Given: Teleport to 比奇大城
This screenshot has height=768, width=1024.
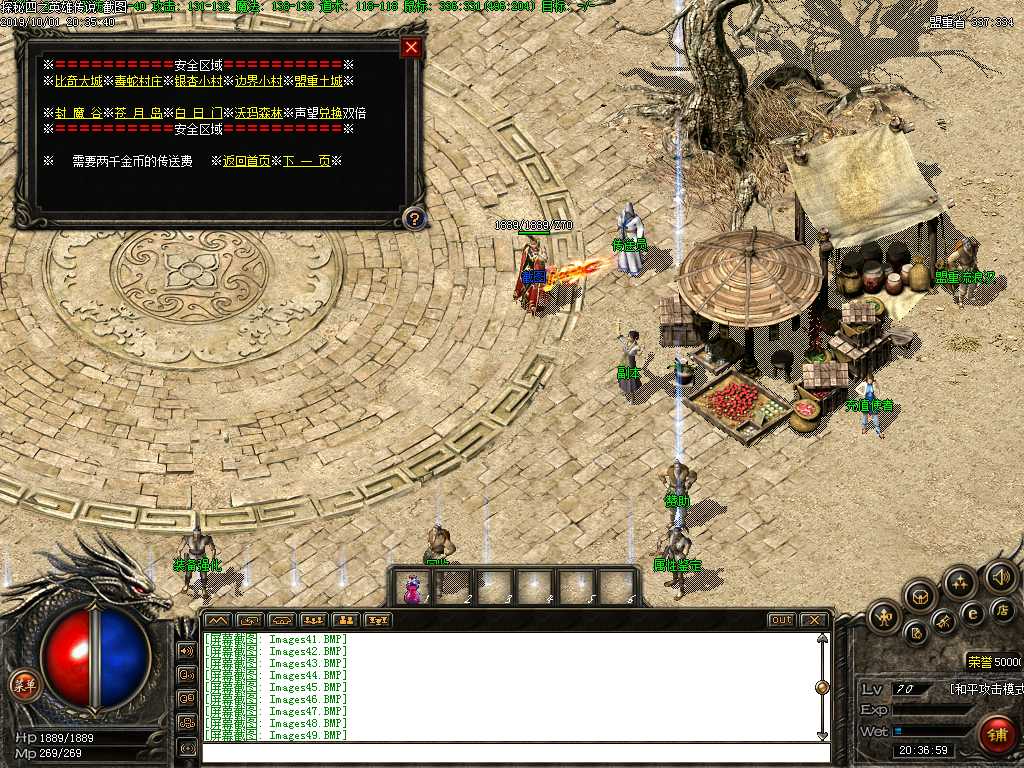Looking at the screenshot, I should (x=78, y=81).
